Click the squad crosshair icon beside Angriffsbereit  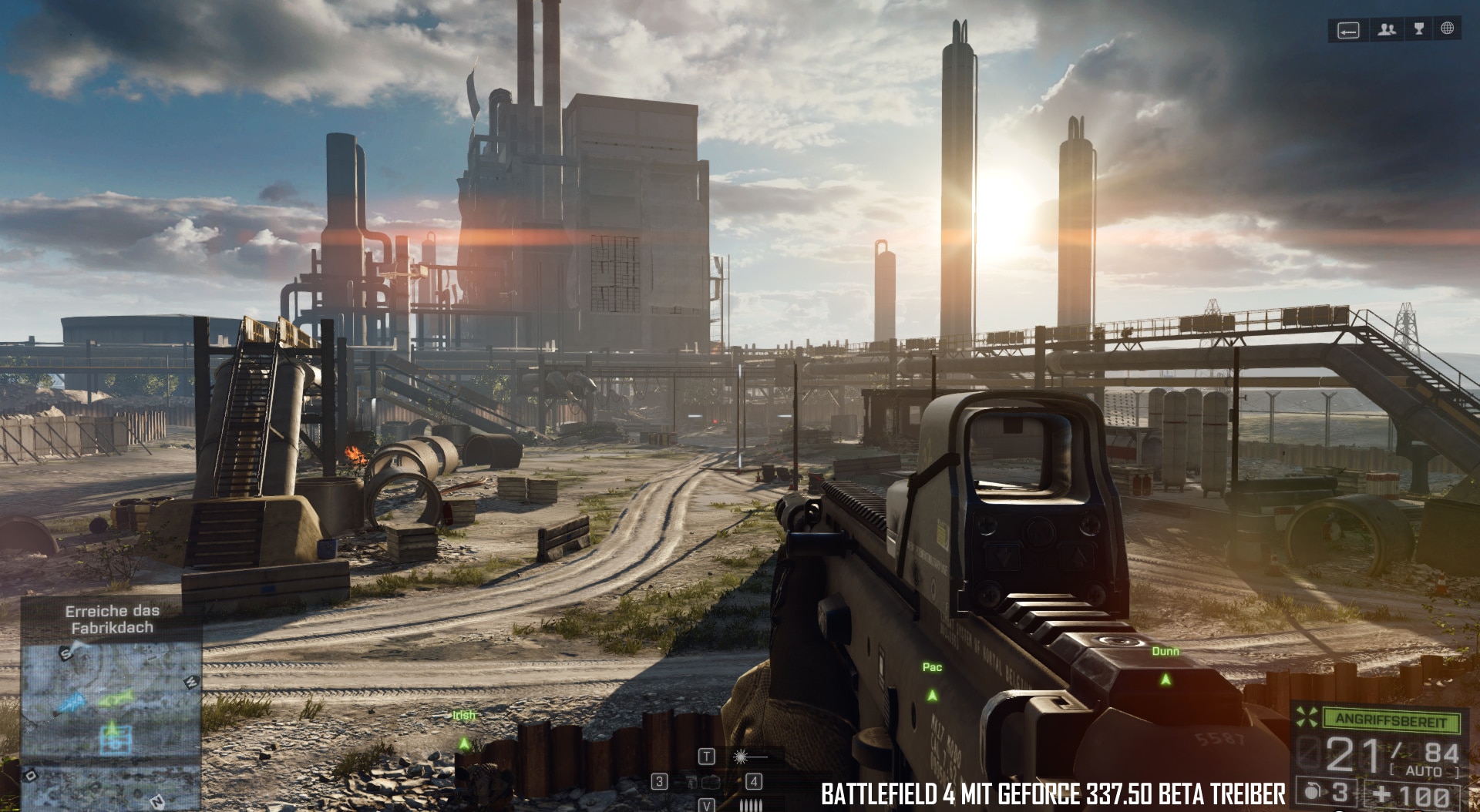(x=1307, y=718)
